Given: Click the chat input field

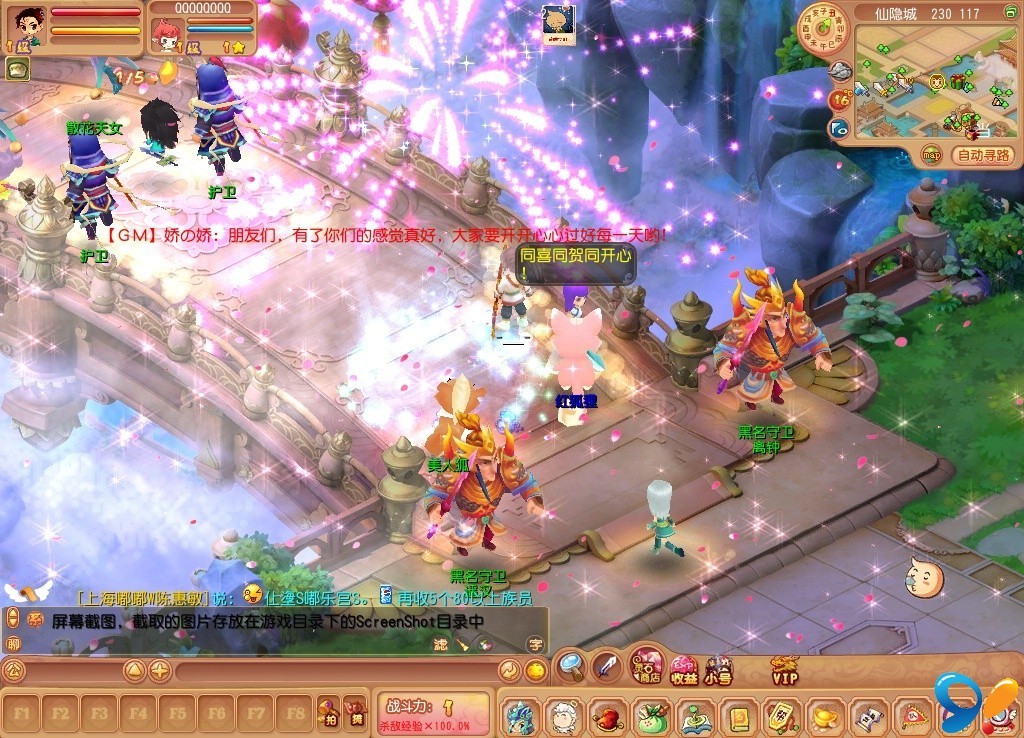Looking at the screenshot, I should point(330,670).
